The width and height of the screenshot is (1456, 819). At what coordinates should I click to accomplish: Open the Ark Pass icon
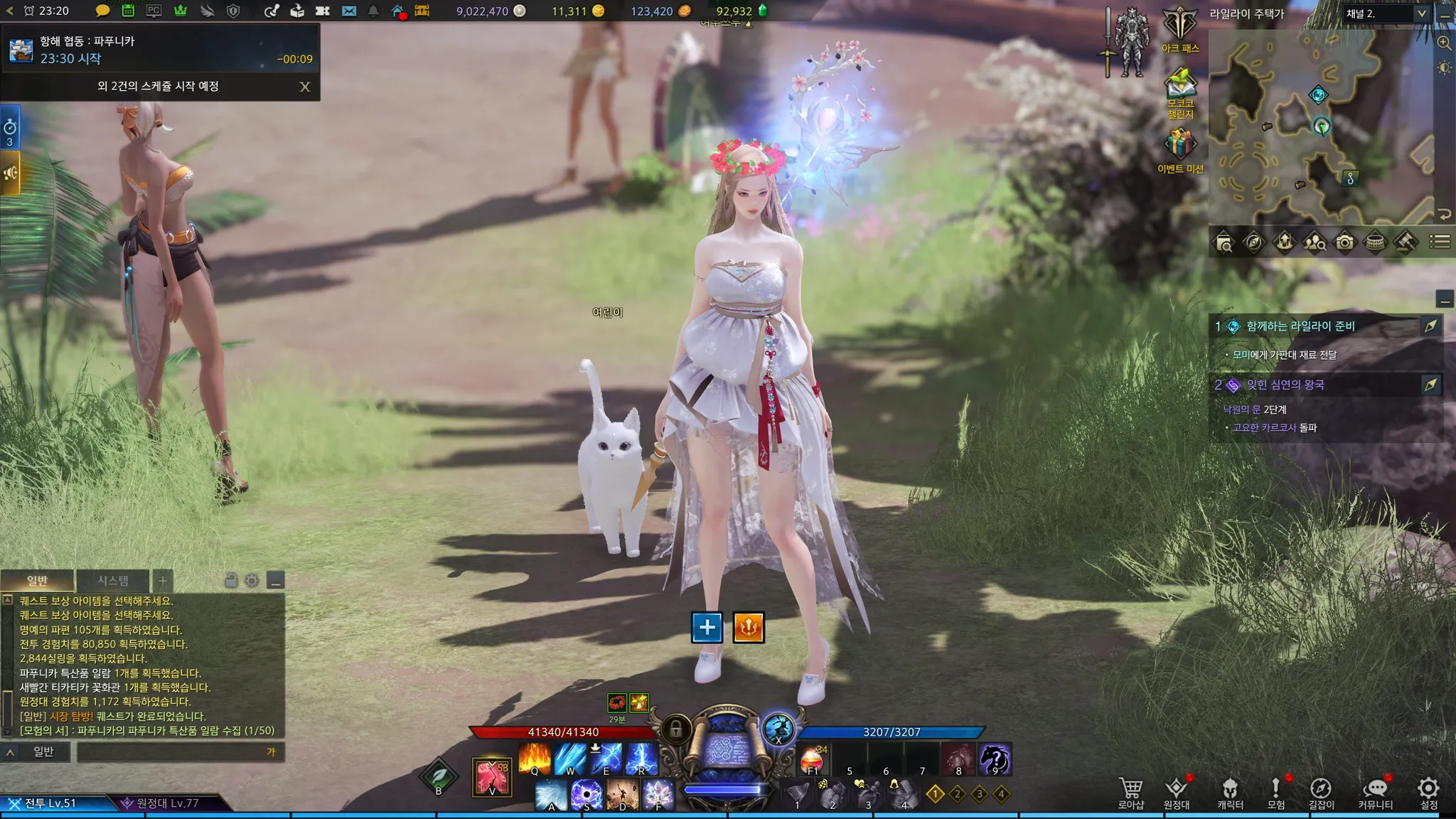[1179, 28]
